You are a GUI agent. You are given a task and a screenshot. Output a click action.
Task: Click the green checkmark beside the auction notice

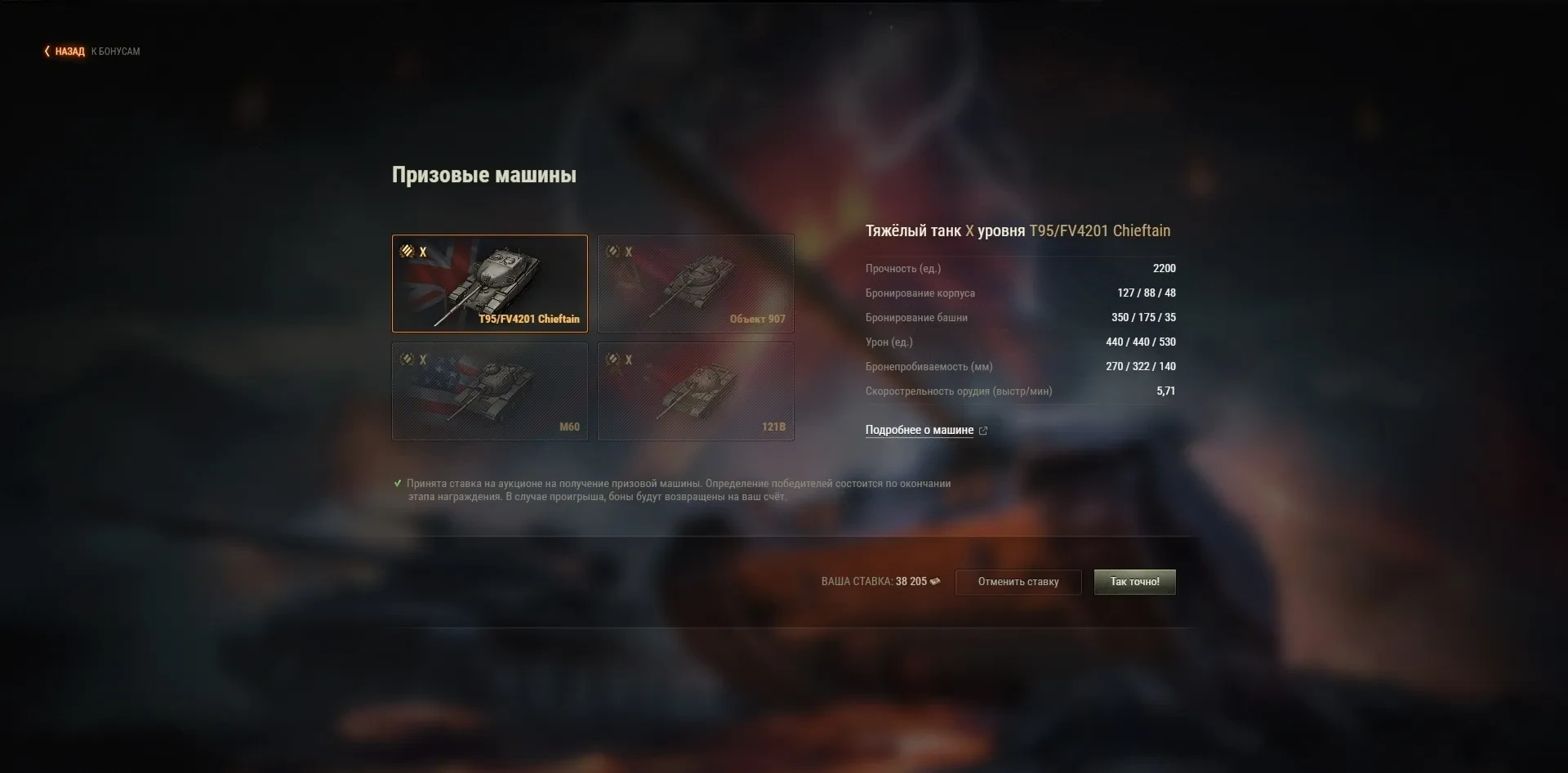(x=398, y=483)
